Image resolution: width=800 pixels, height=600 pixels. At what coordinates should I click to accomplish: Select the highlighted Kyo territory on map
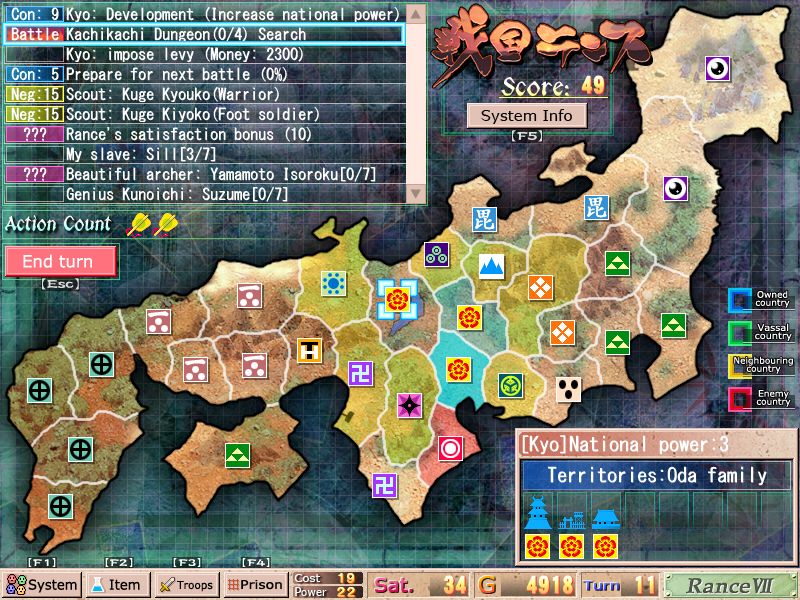396,298
